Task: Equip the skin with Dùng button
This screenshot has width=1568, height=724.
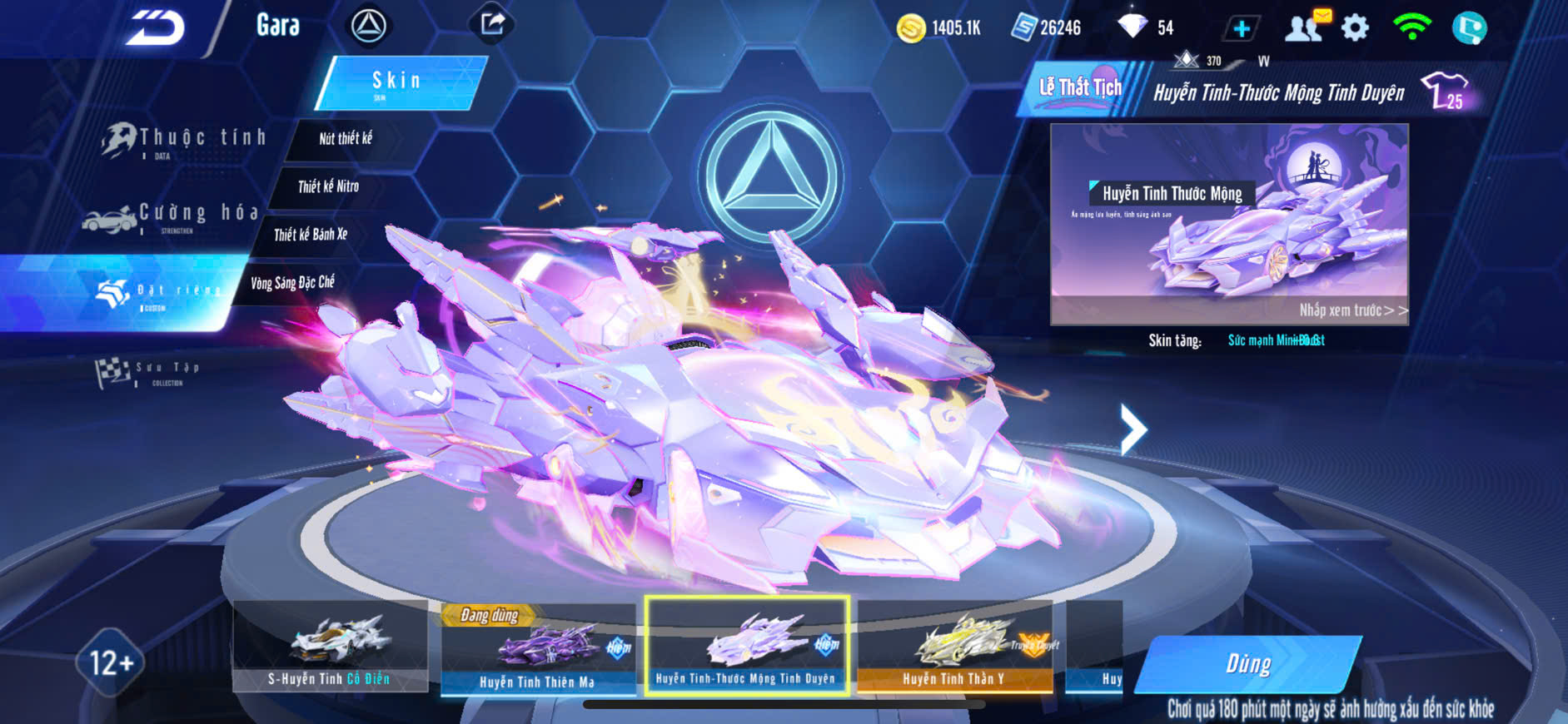Action: coord(1247,663)
